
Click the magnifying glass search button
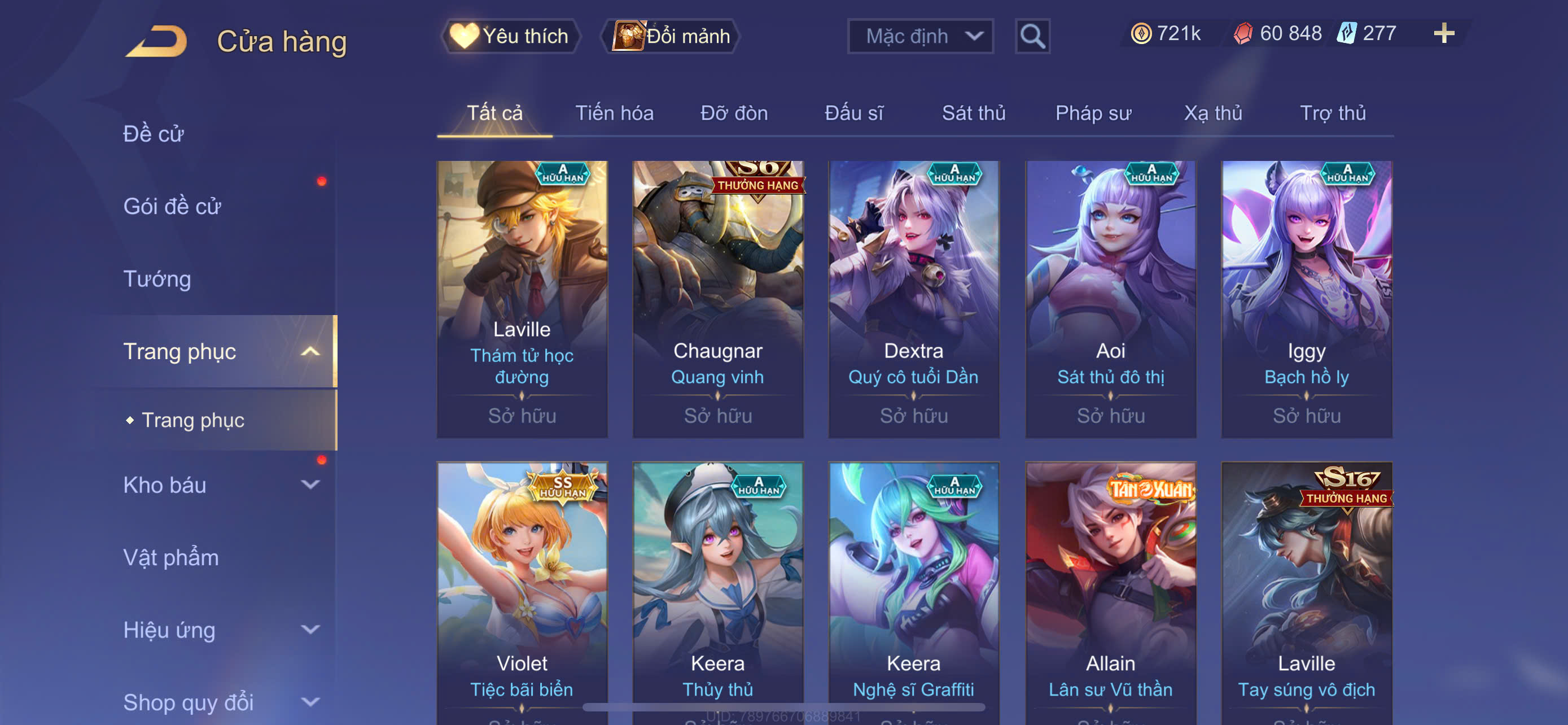[1032, 37]
